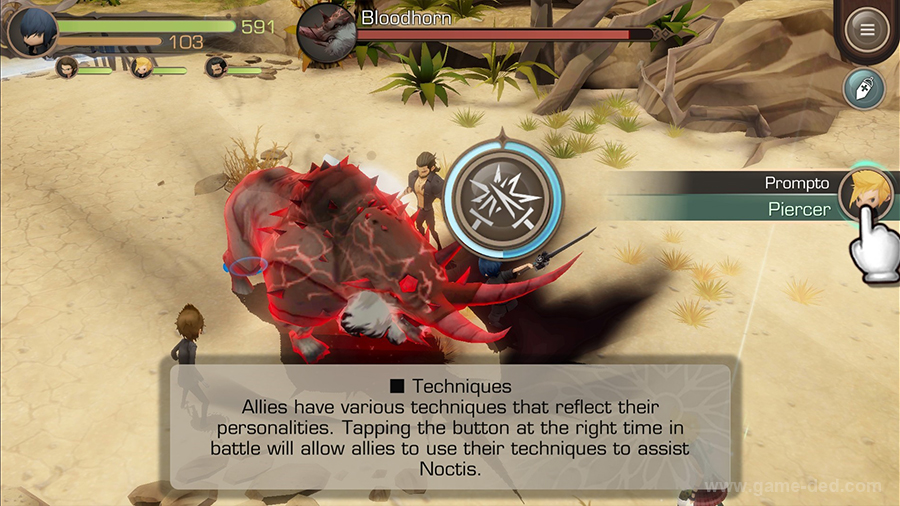
Task: Click the Bloodhorn enemy portrait
Action: click(326, 32)
